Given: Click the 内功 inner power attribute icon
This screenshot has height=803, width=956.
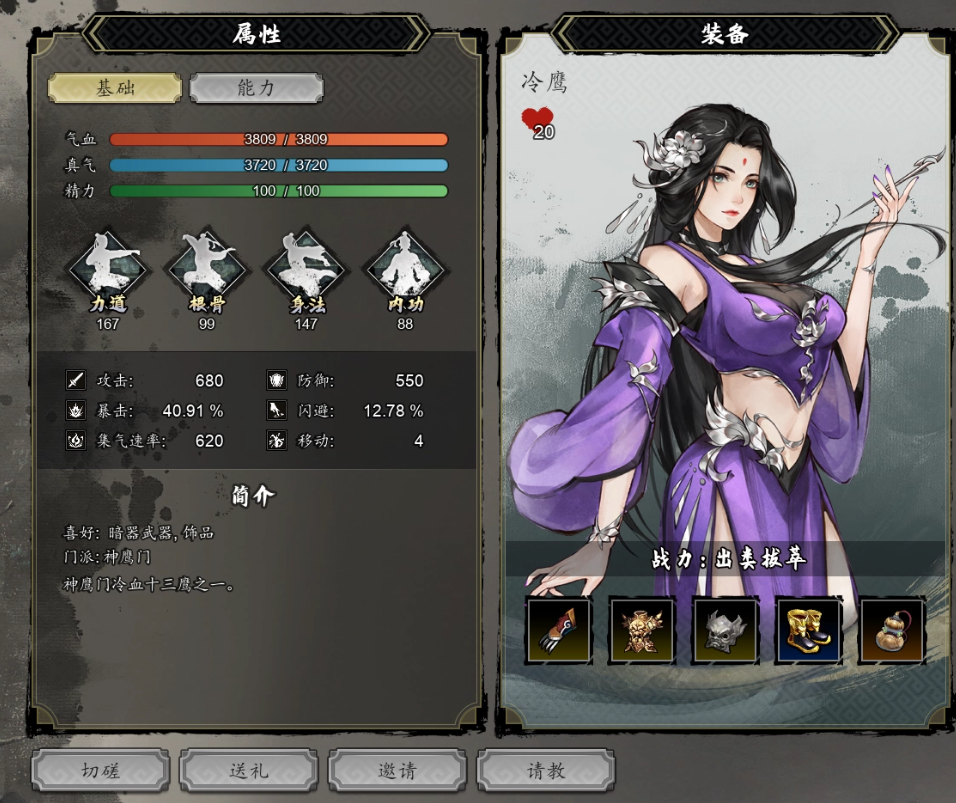Looking at the screenshot, I should coord(405,268).
